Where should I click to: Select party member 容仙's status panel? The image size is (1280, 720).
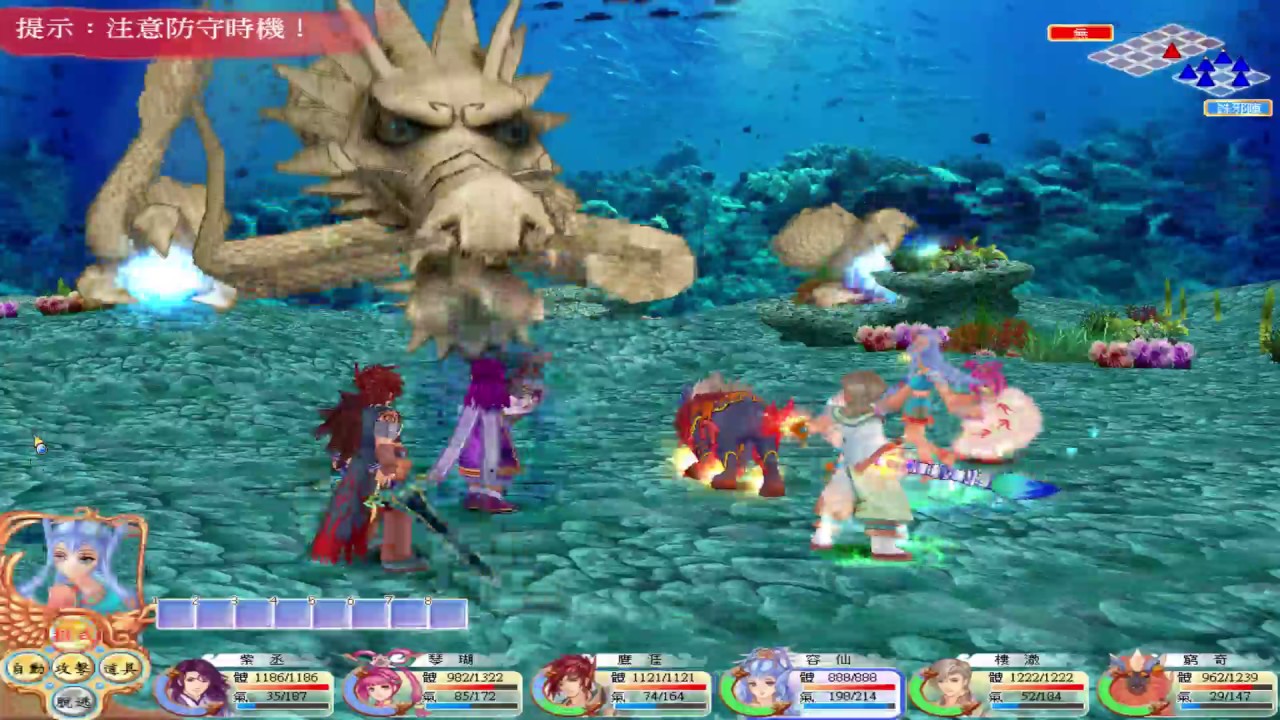pos(811,686)
